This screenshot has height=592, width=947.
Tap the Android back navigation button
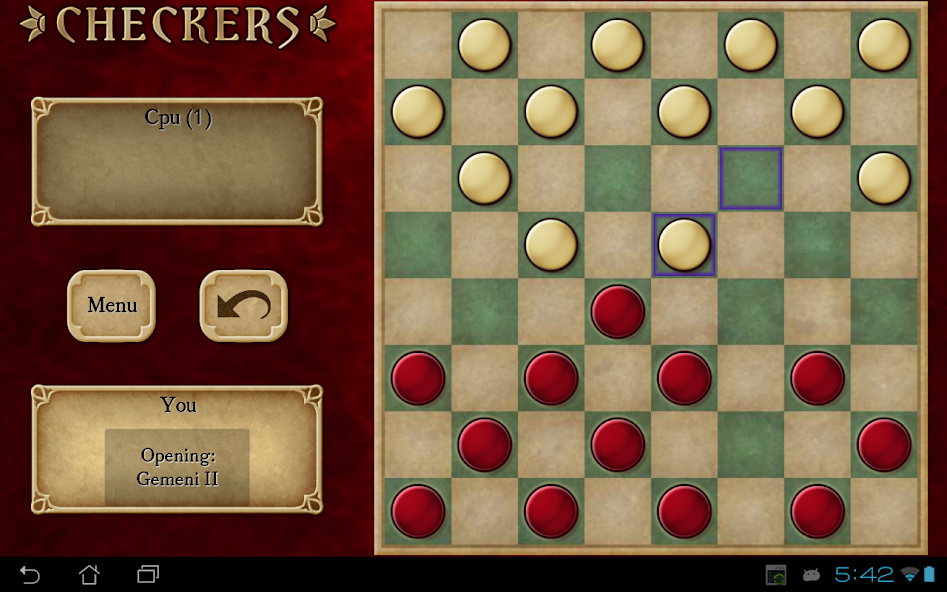coord(30,574)
